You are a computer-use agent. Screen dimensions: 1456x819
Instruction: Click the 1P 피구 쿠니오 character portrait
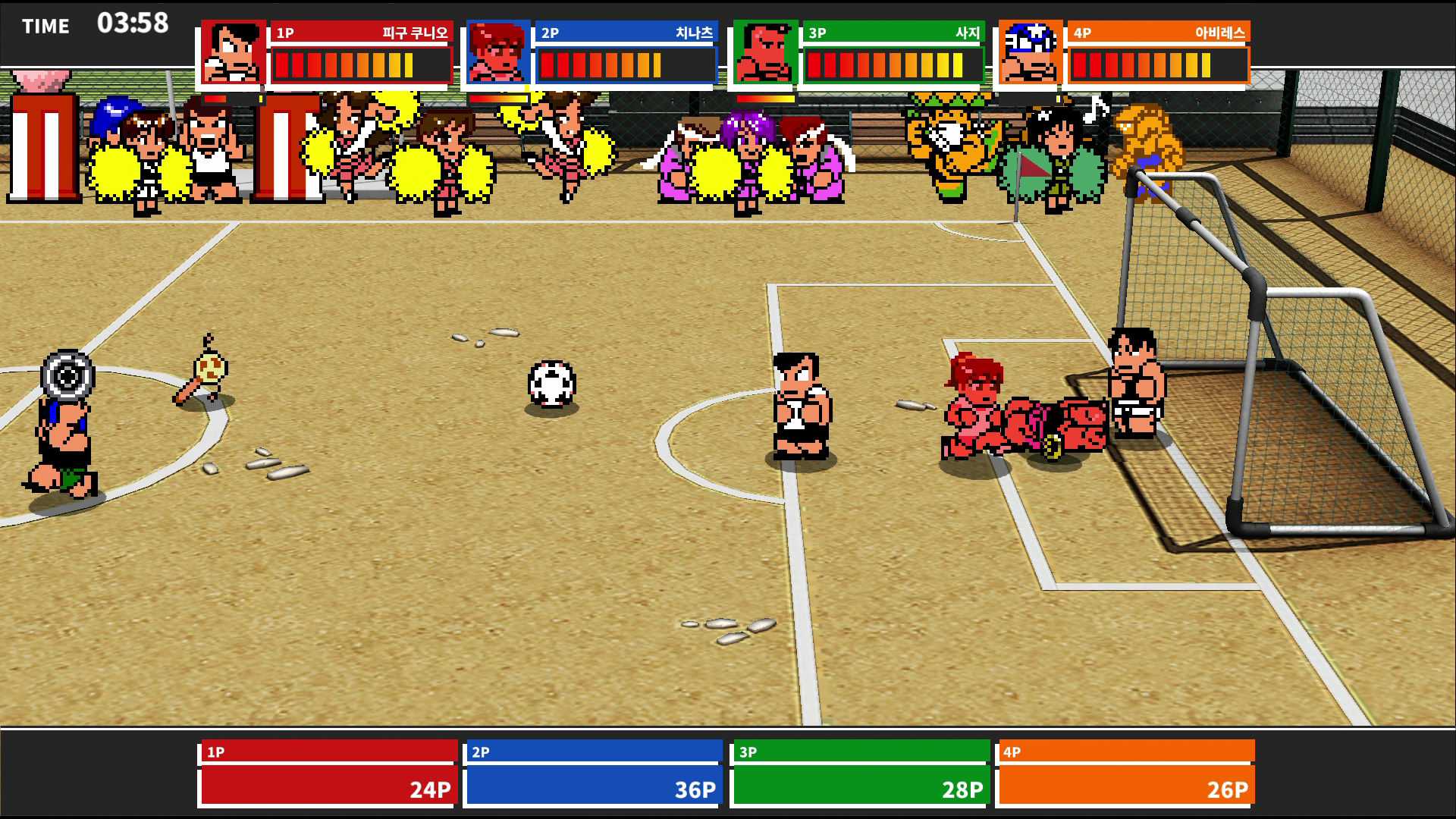233,50
